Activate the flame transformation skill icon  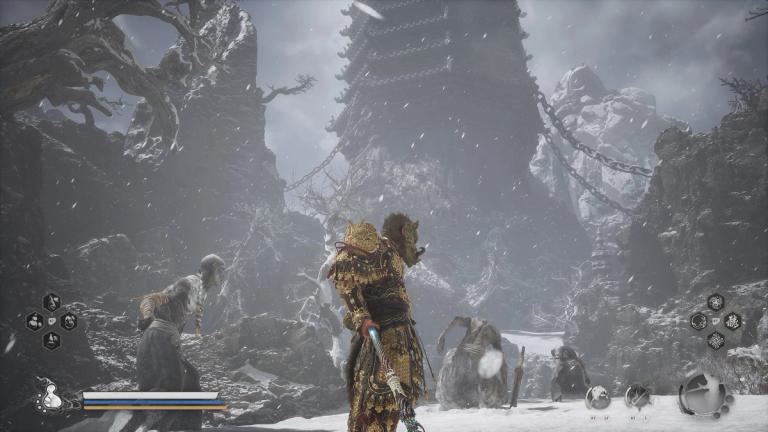(637, 395)
